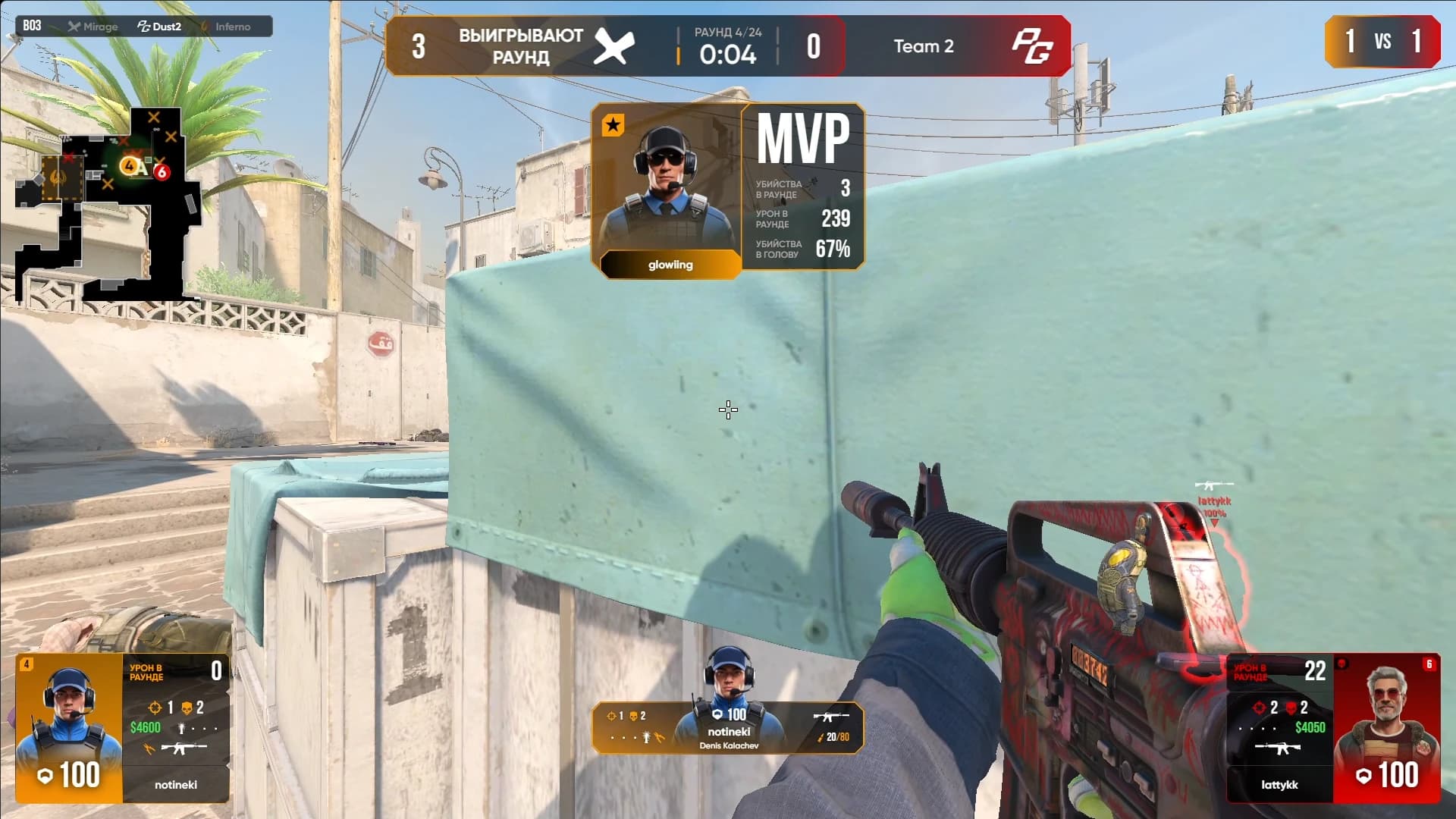Viewport: 1456px width, 819px height.
Task: Click player marker 6 on the minimap
Action: (162, 172)
